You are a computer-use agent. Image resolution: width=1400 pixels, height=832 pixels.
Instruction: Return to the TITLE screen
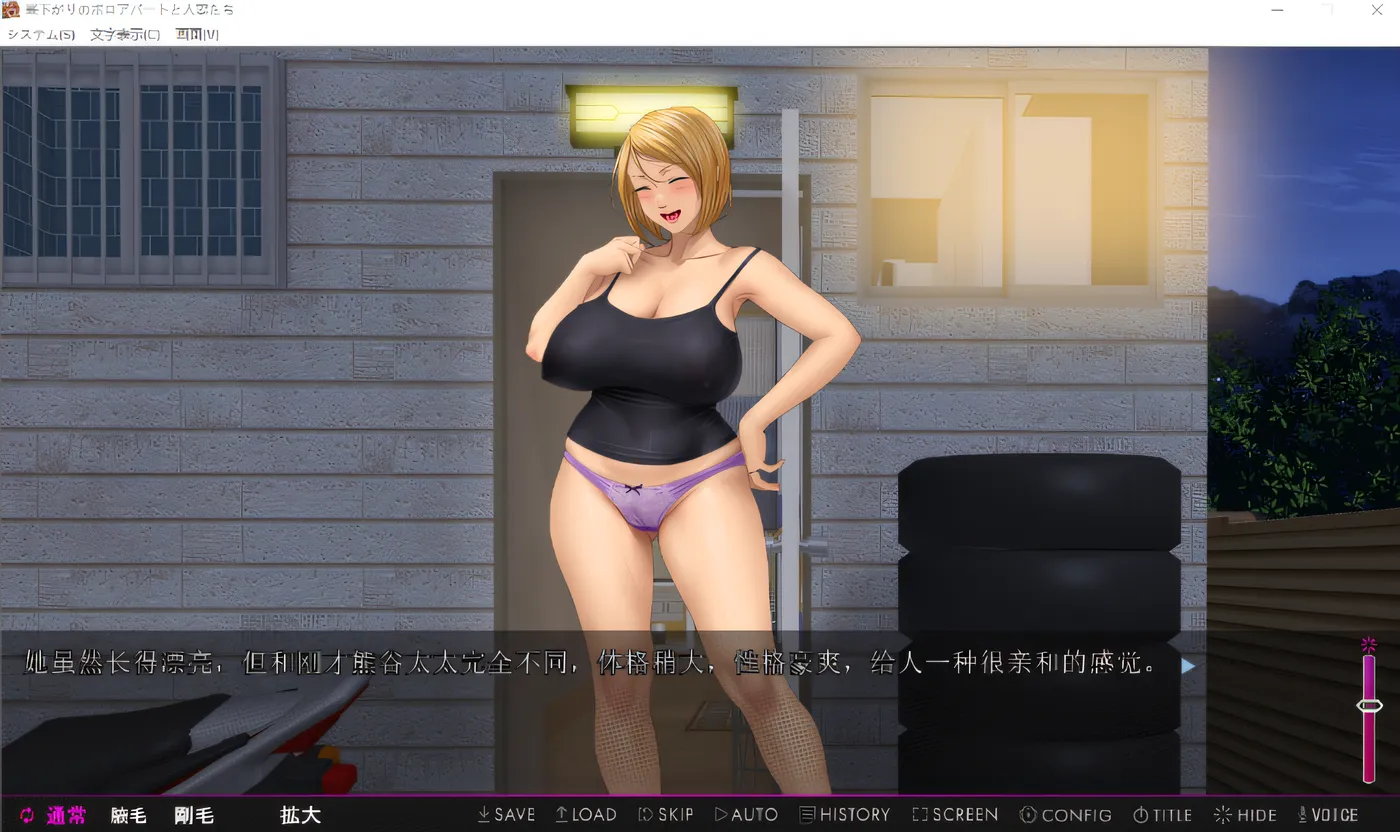(x=1163, y=815)
